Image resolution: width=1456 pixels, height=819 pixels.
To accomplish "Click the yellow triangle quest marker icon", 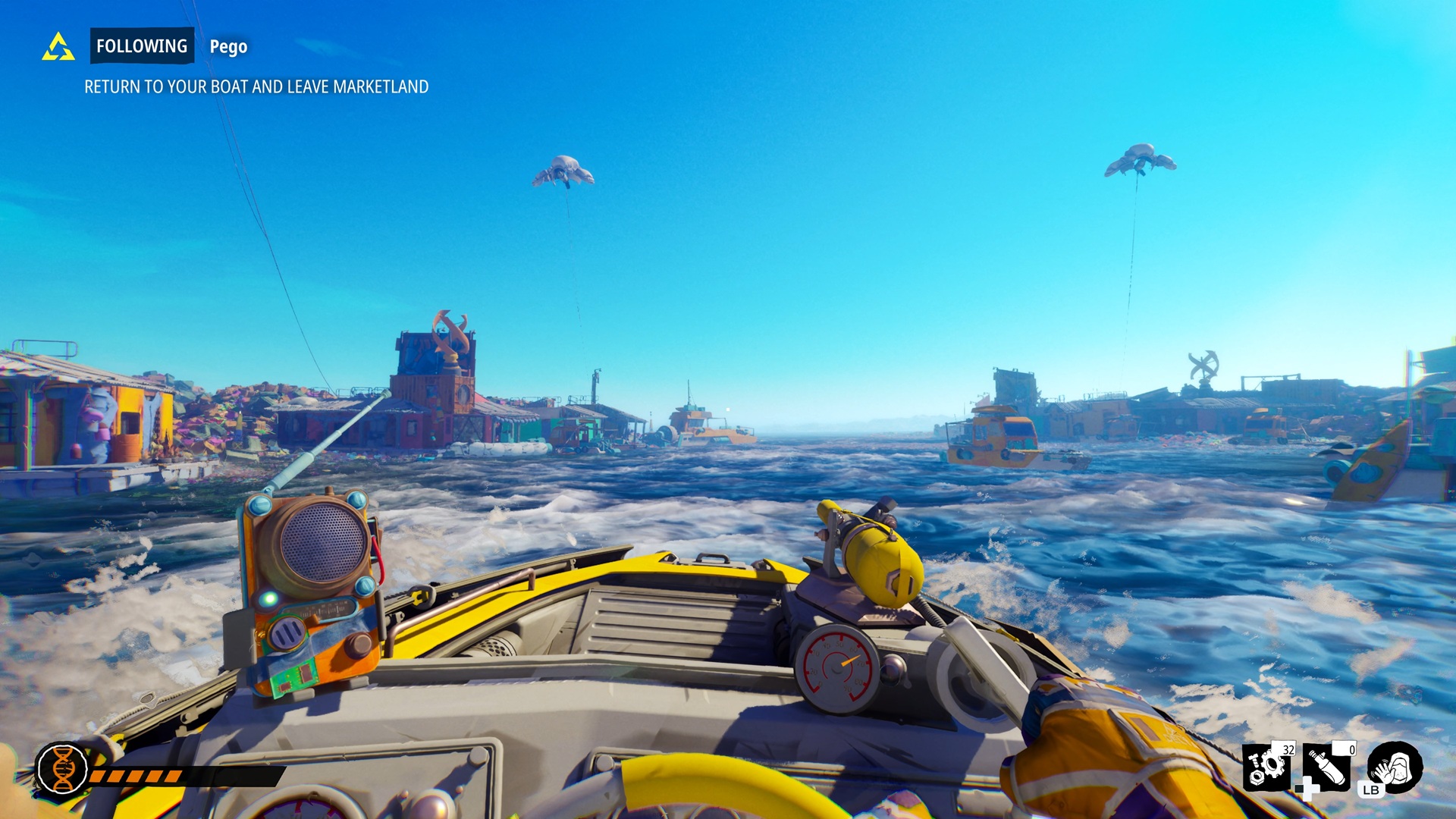I will point(58,47).
